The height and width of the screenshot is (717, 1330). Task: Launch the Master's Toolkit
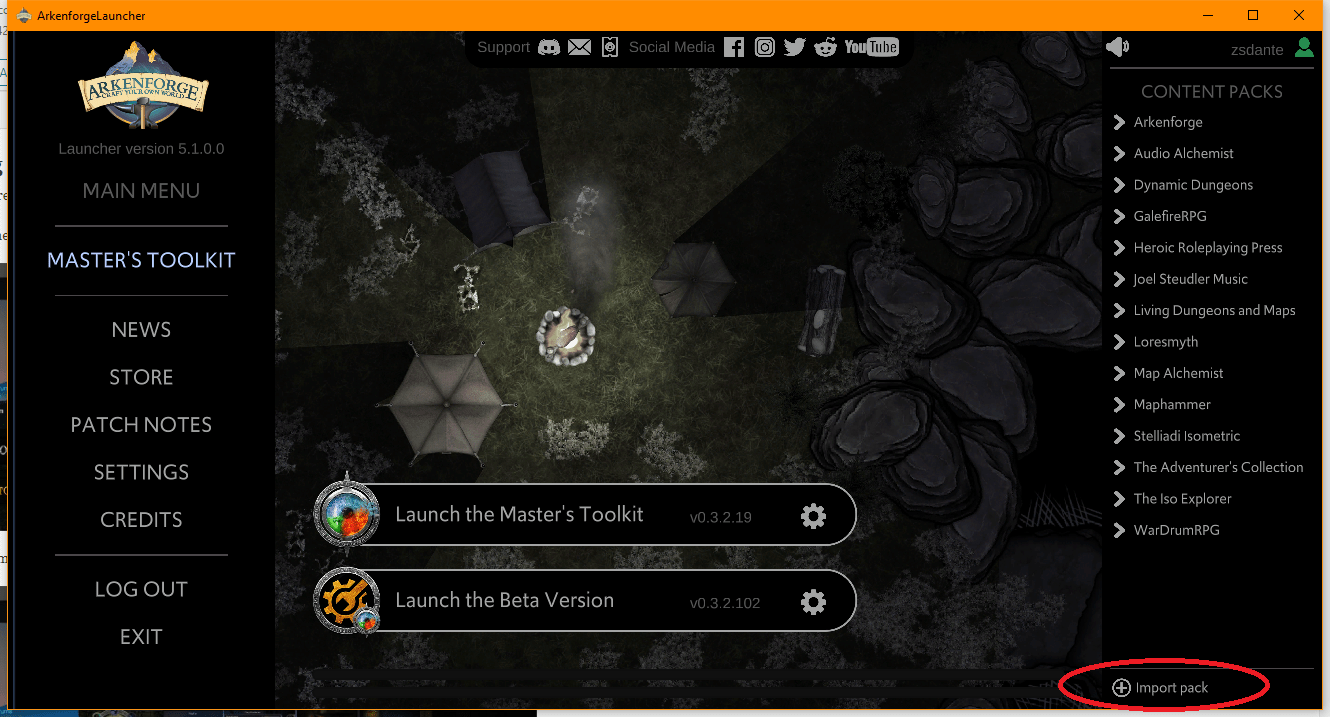pyautogui.click(x=519, y=515)
